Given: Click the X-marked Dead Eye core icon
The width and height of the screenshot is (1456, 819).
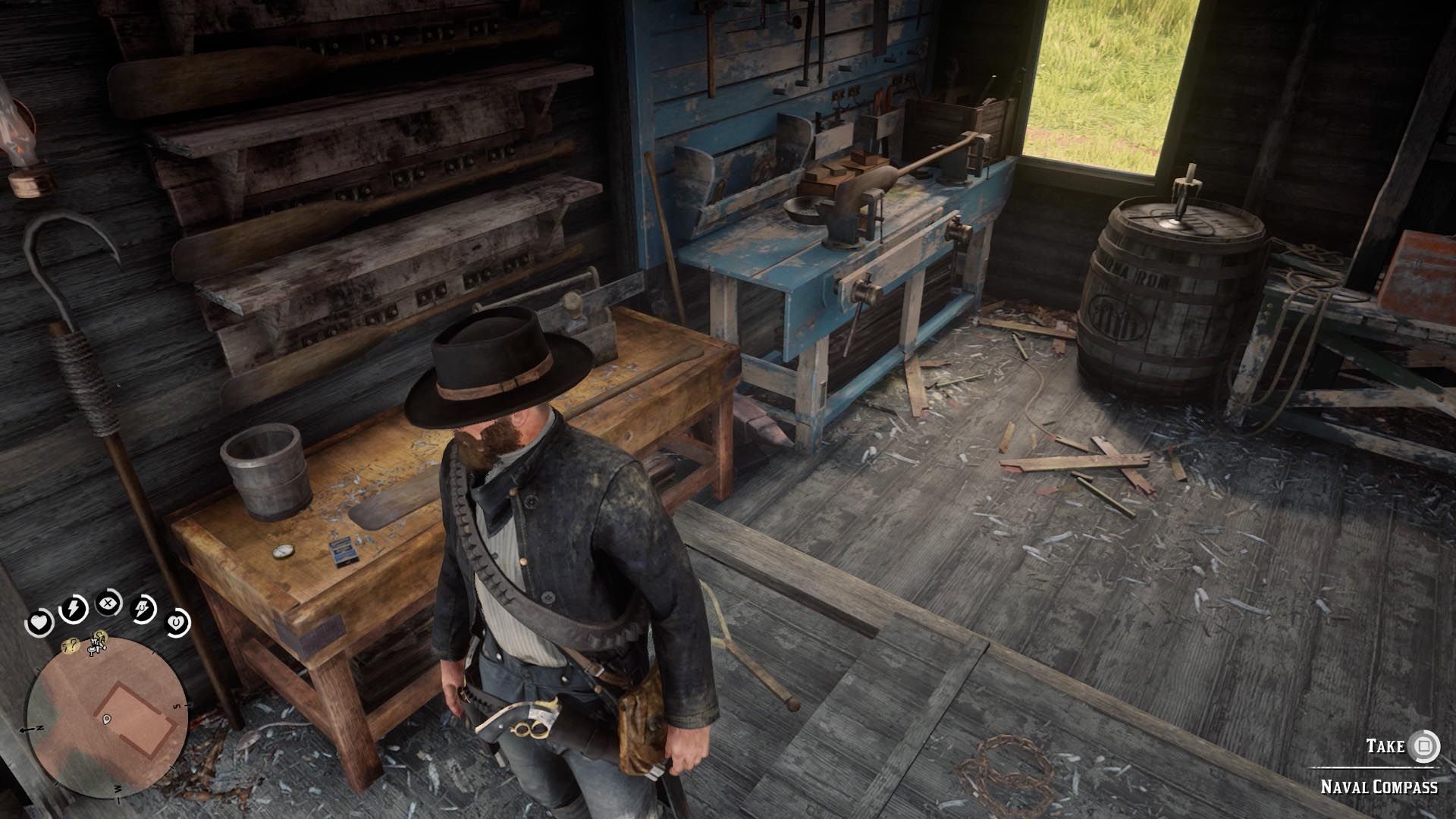Looking at the screenshot, I should [x=108, y=603].
